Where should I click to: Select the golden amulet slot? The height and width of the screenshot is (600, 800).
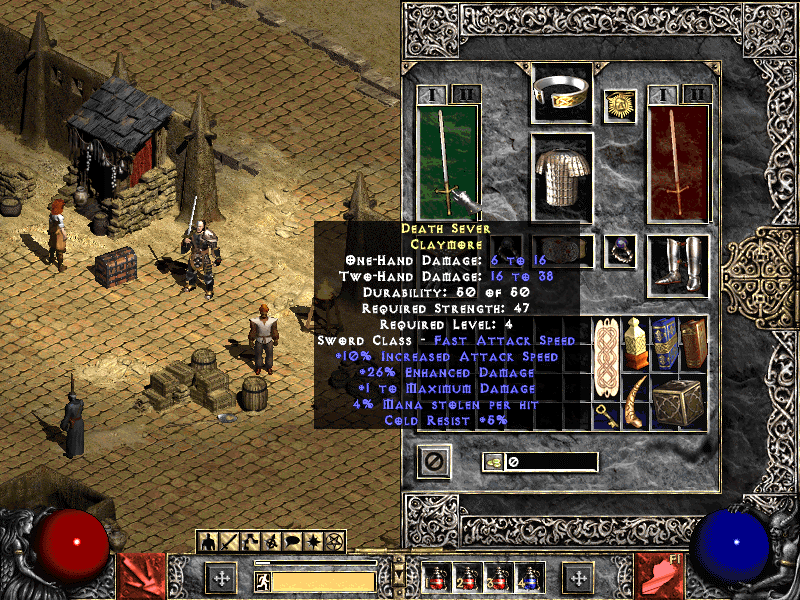[620, 104]
